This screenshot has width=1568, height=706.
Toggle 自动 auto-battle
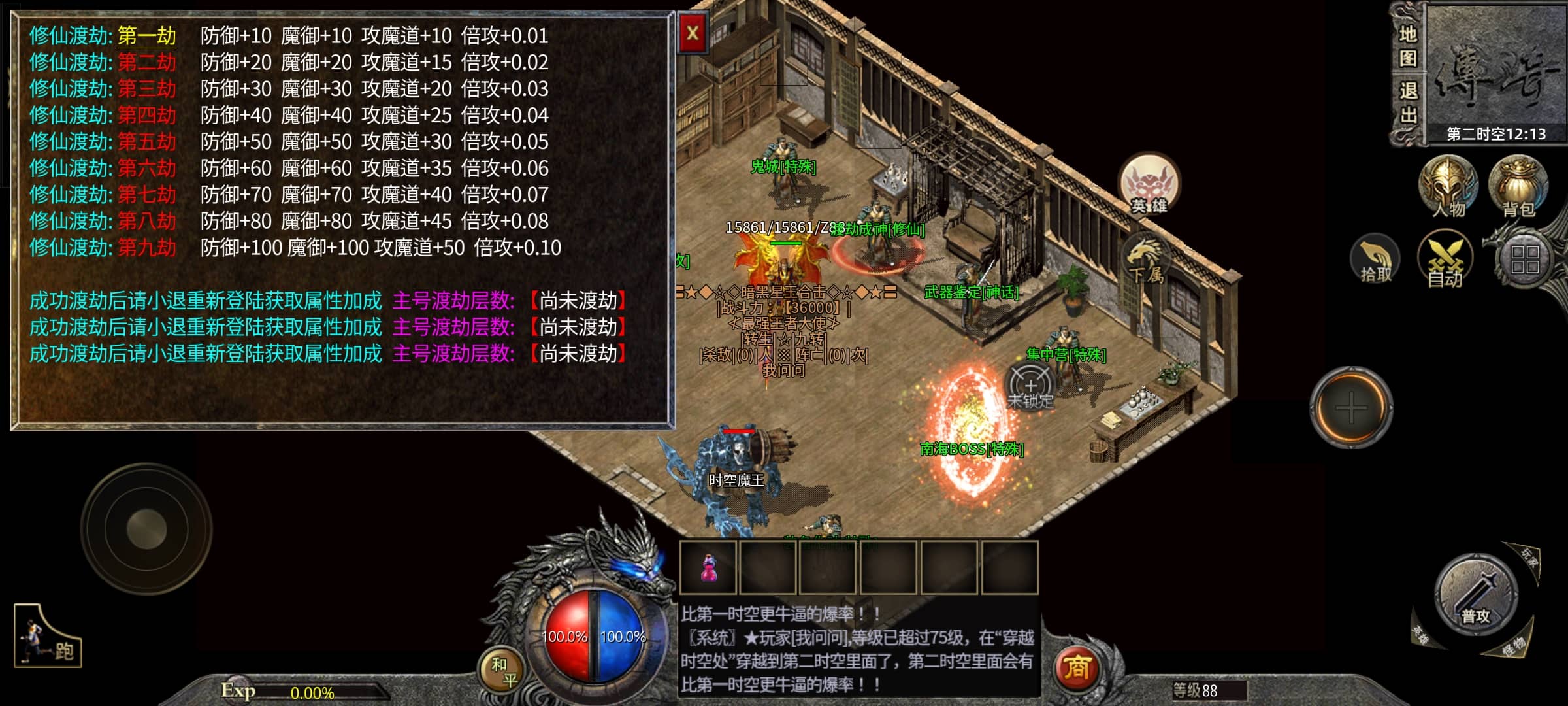(1445, 260)
